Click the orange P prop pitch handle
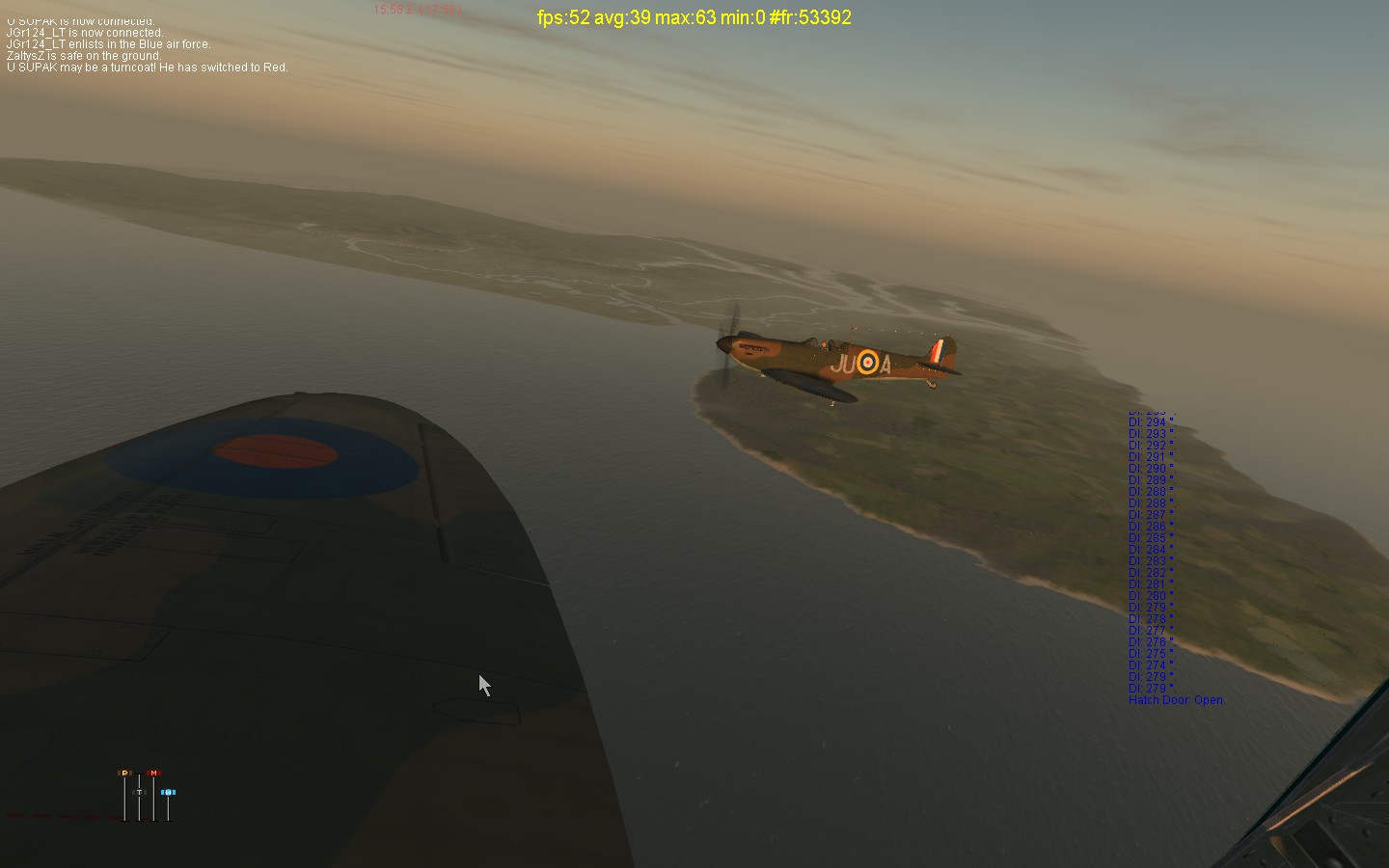The height and width of the screenshot is (868, 1389). click(123, 773)
